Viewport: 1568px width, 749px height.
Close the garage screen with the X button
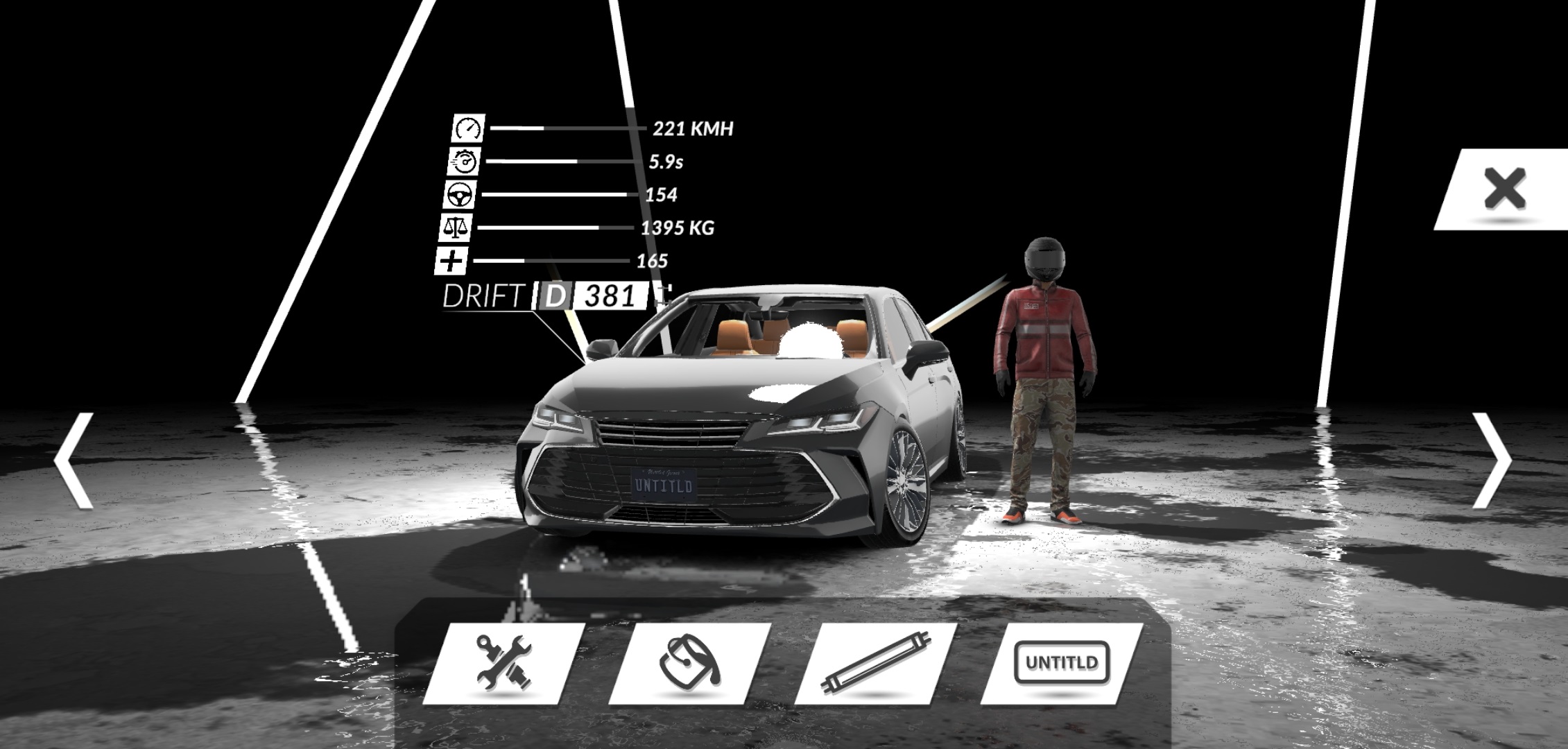(x=1504, y=189)
